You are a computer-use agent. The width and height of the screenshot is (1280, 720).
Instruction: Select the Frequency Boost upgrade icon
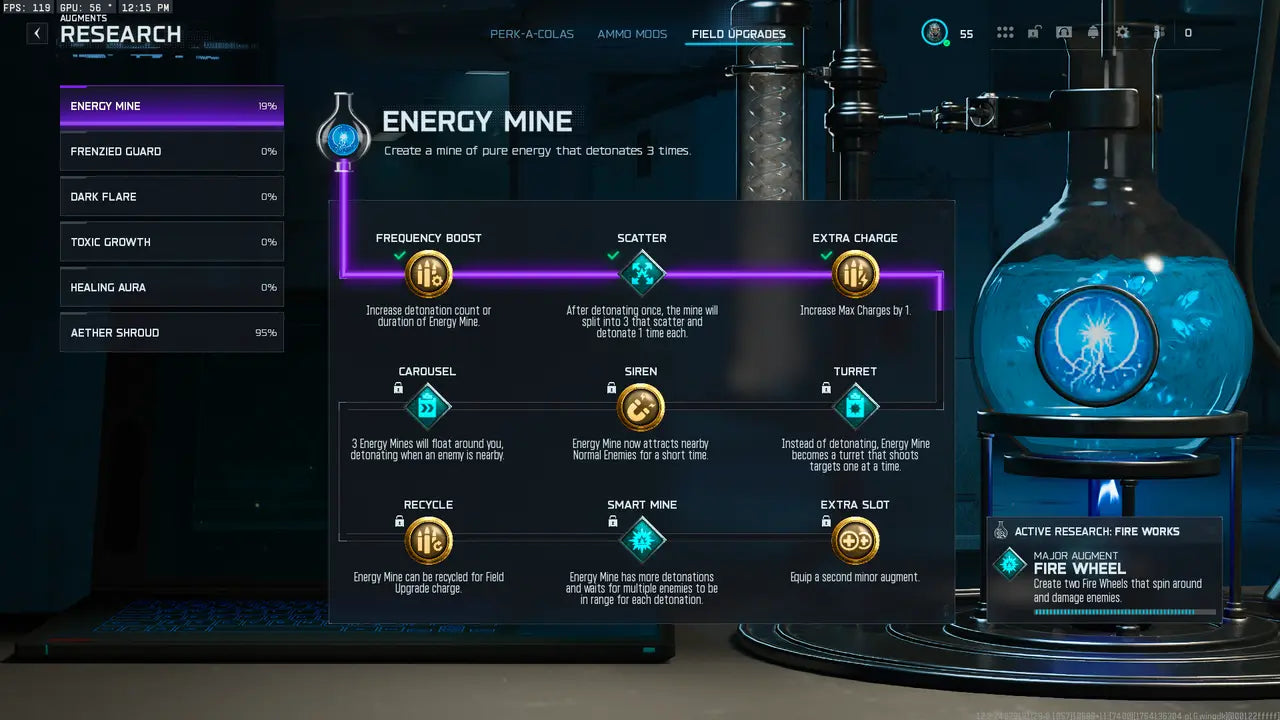428,271
